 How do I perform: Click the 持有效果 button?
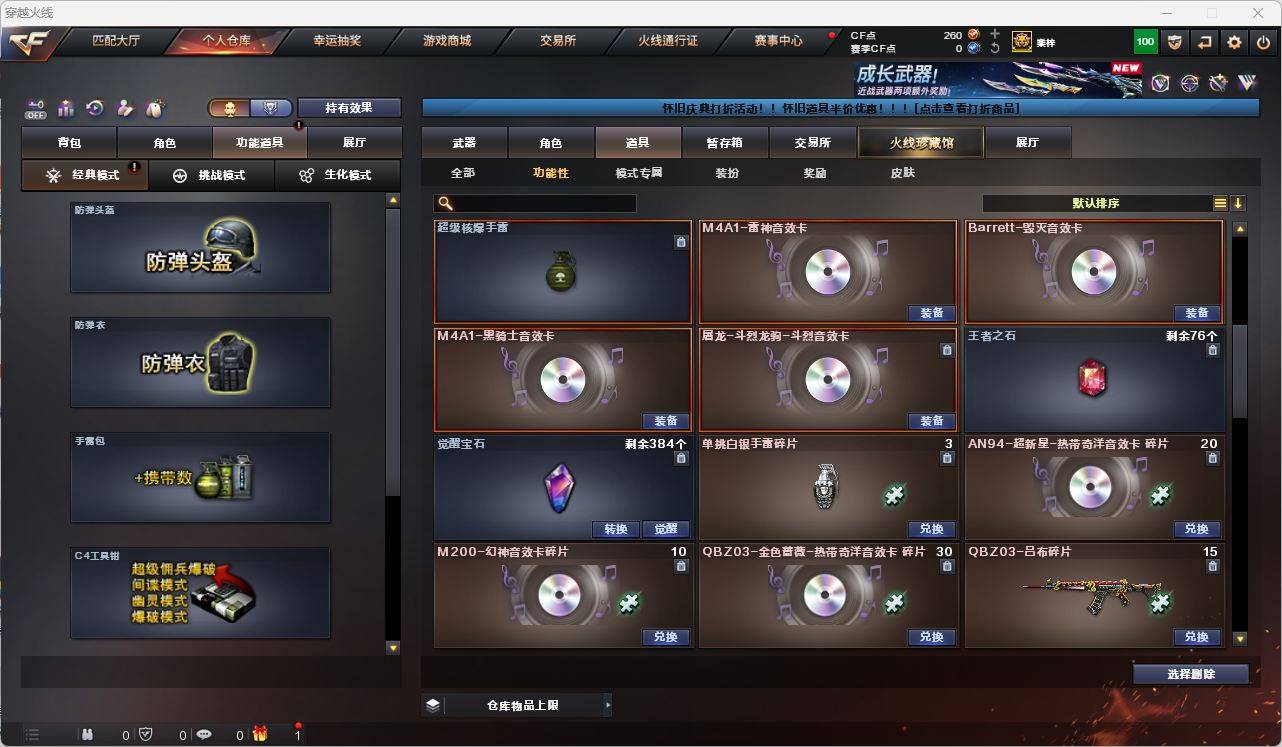coord(348,107)
